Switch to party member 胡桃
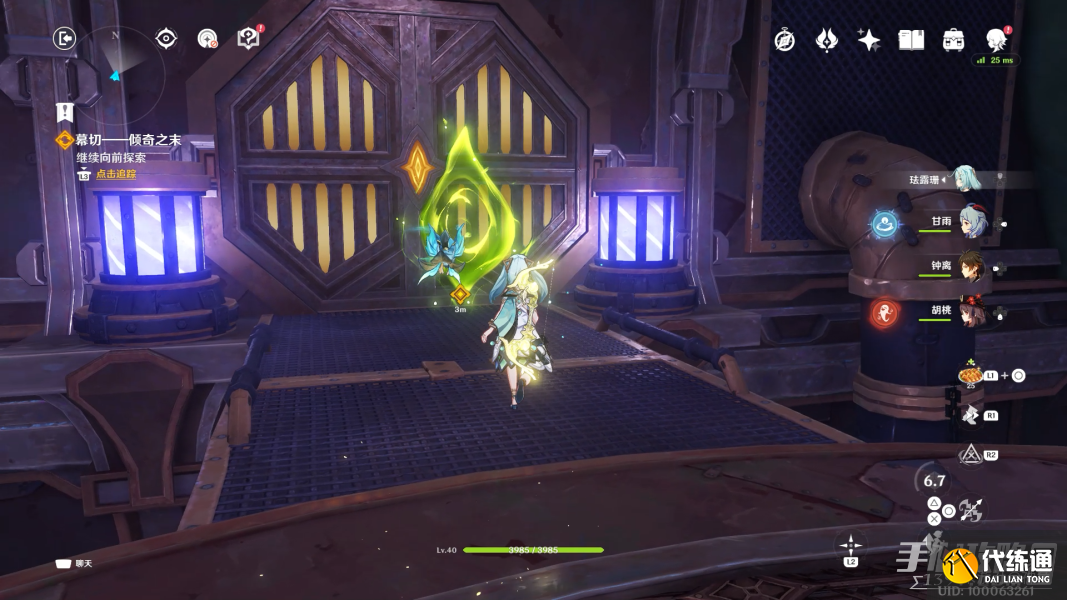 [x=973, y=312]
